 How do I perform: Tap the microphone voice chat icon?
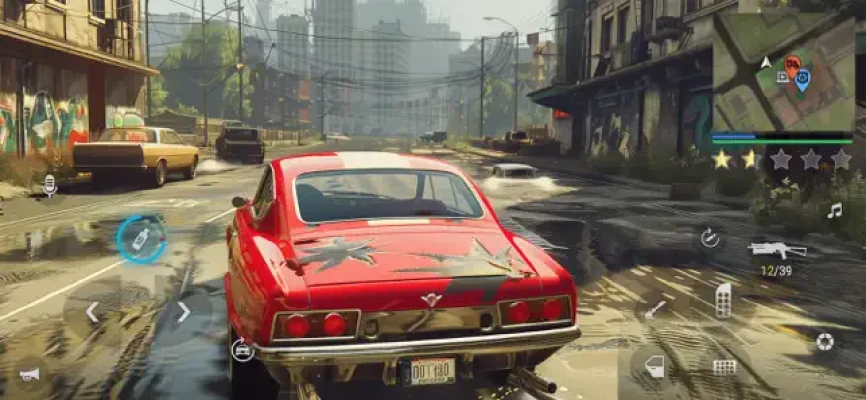(49, 184)
